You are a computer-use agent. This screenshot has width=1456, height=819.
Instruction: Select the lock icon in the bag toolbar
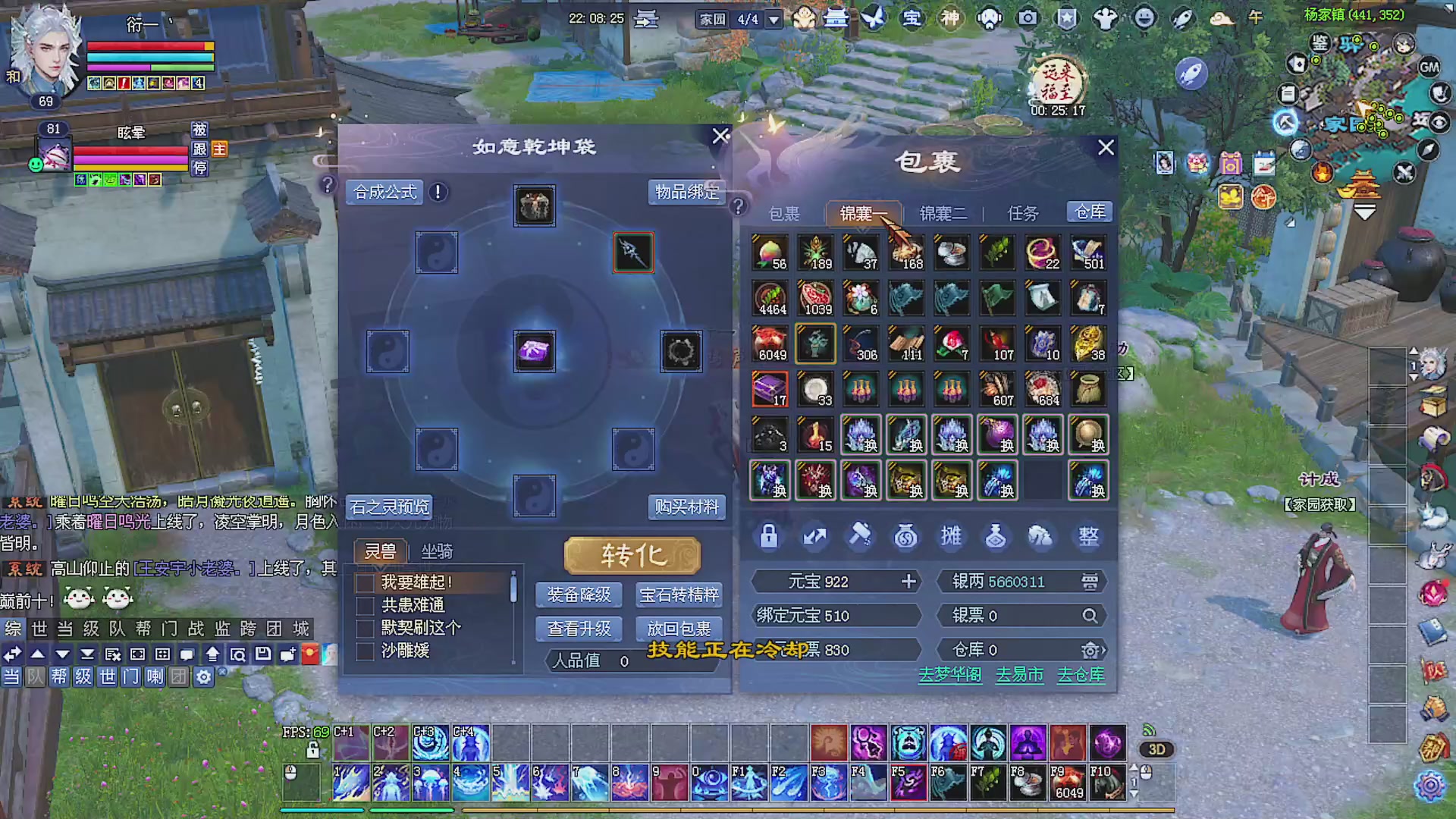(x=768, y=536)
